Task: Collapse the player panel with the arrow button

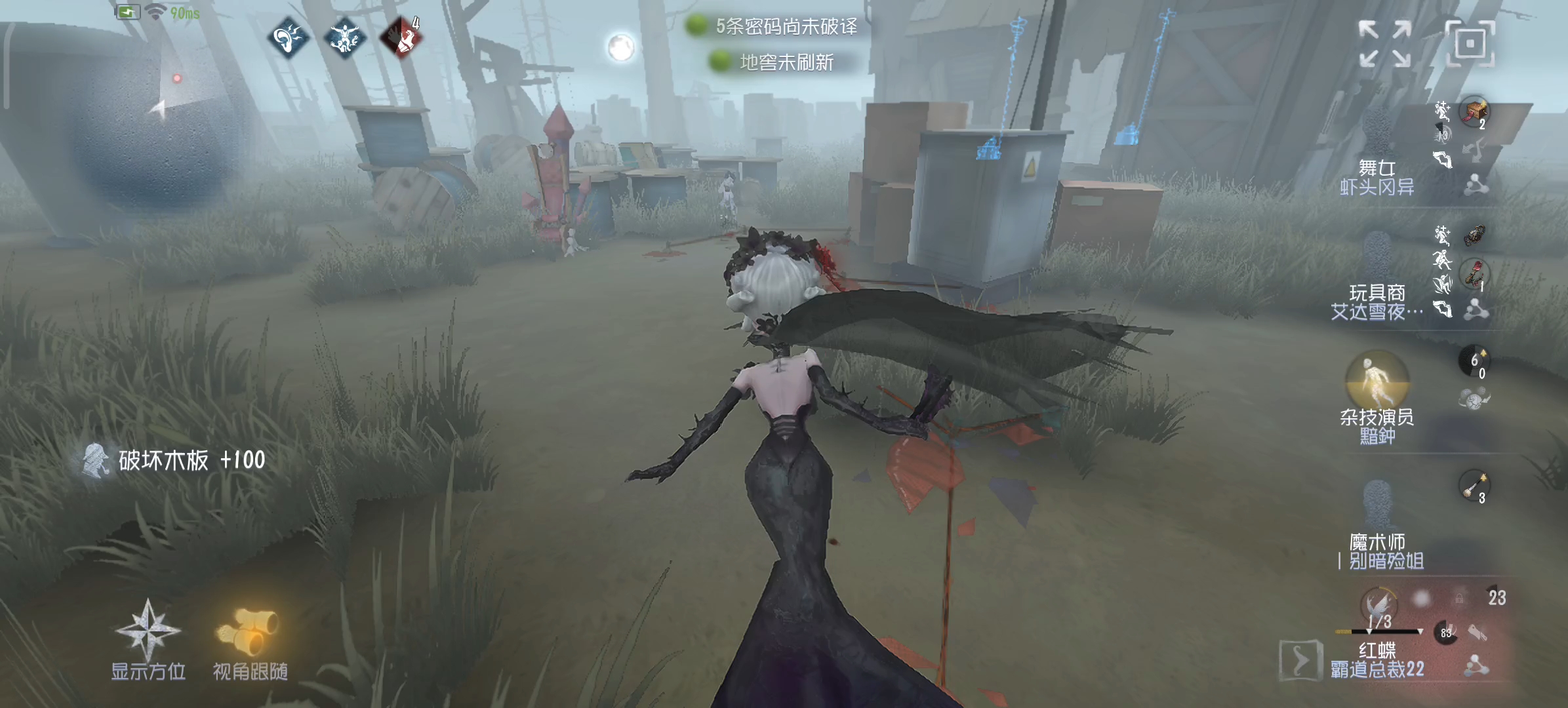Action: (x=1299, y=659)
